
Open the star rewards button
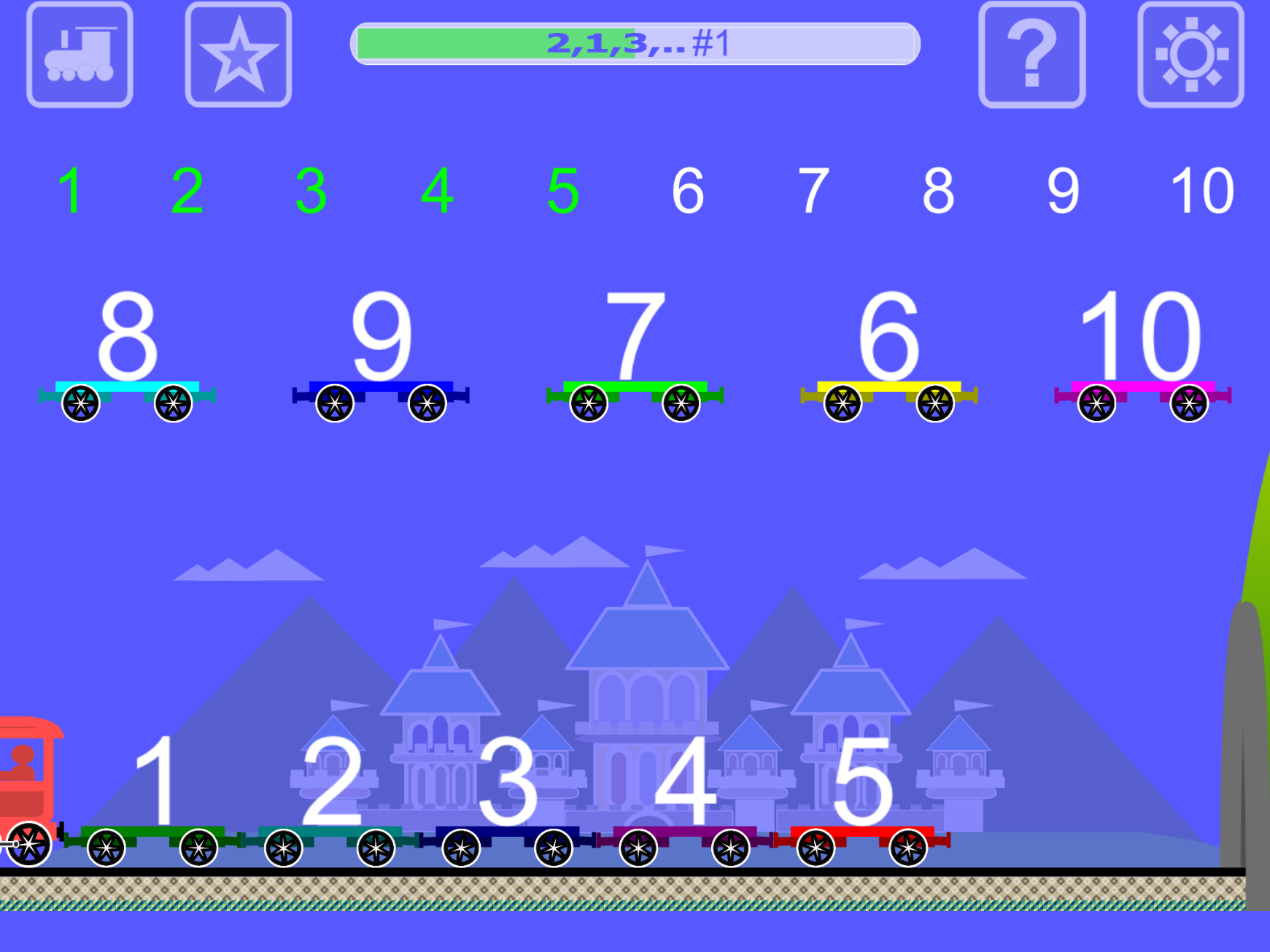tap(239, 55)
